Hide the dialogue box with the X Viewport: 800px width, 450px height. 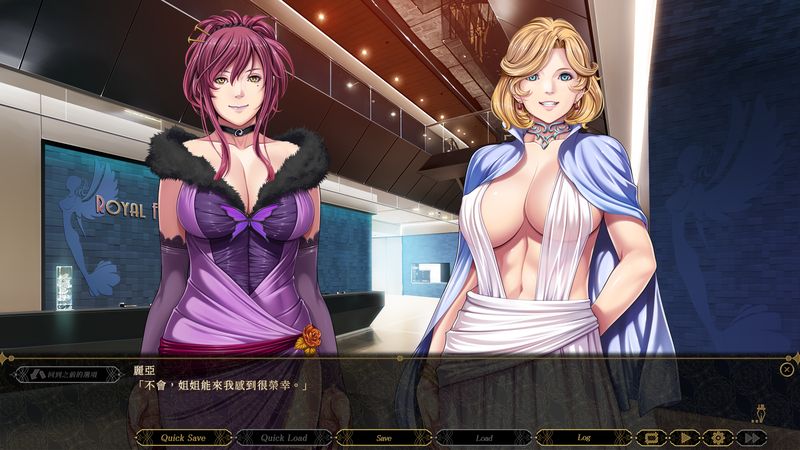tap(787, 369)
